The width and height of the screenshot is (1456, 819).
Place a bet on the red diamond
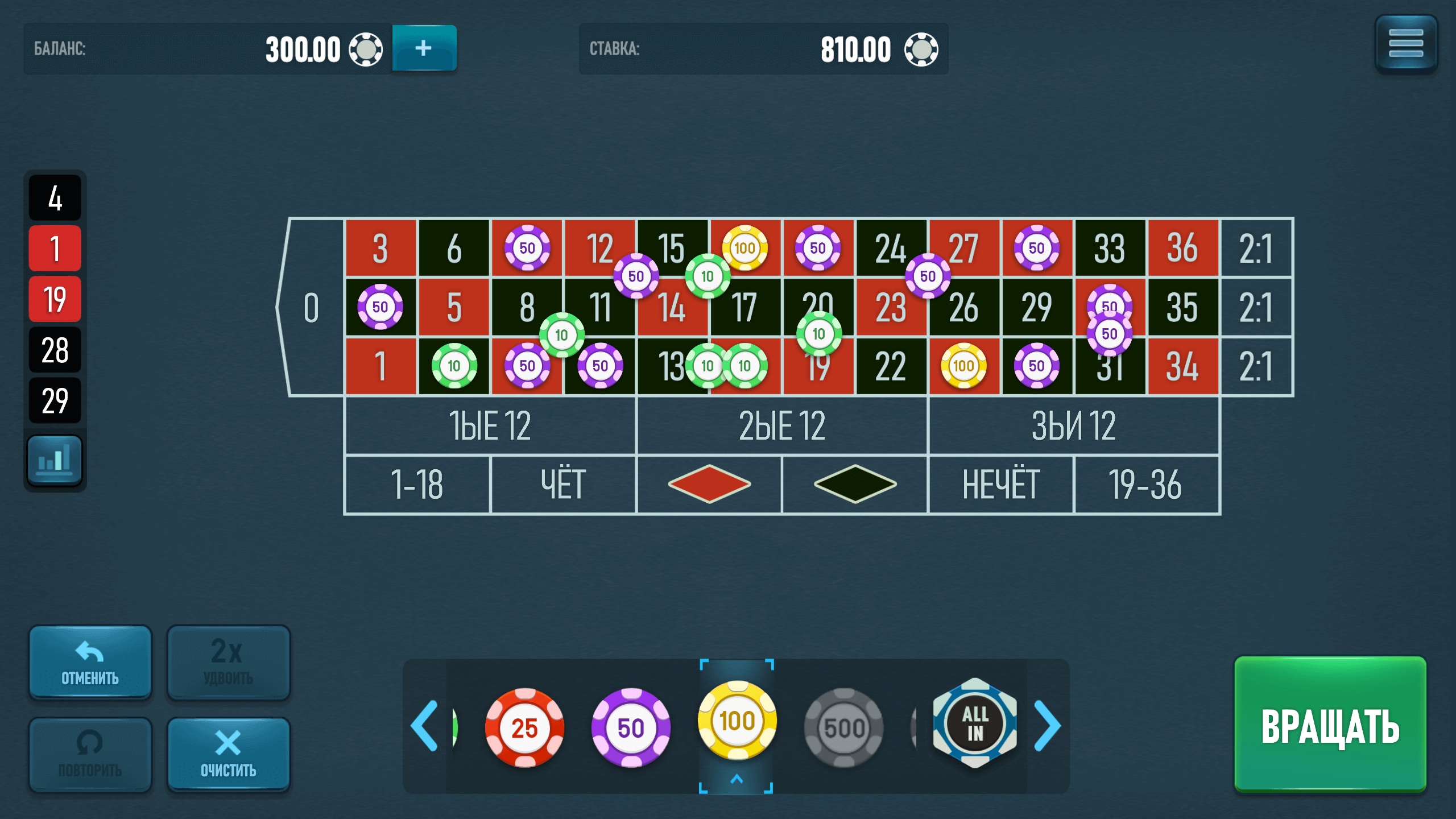(x=710, y=485)
